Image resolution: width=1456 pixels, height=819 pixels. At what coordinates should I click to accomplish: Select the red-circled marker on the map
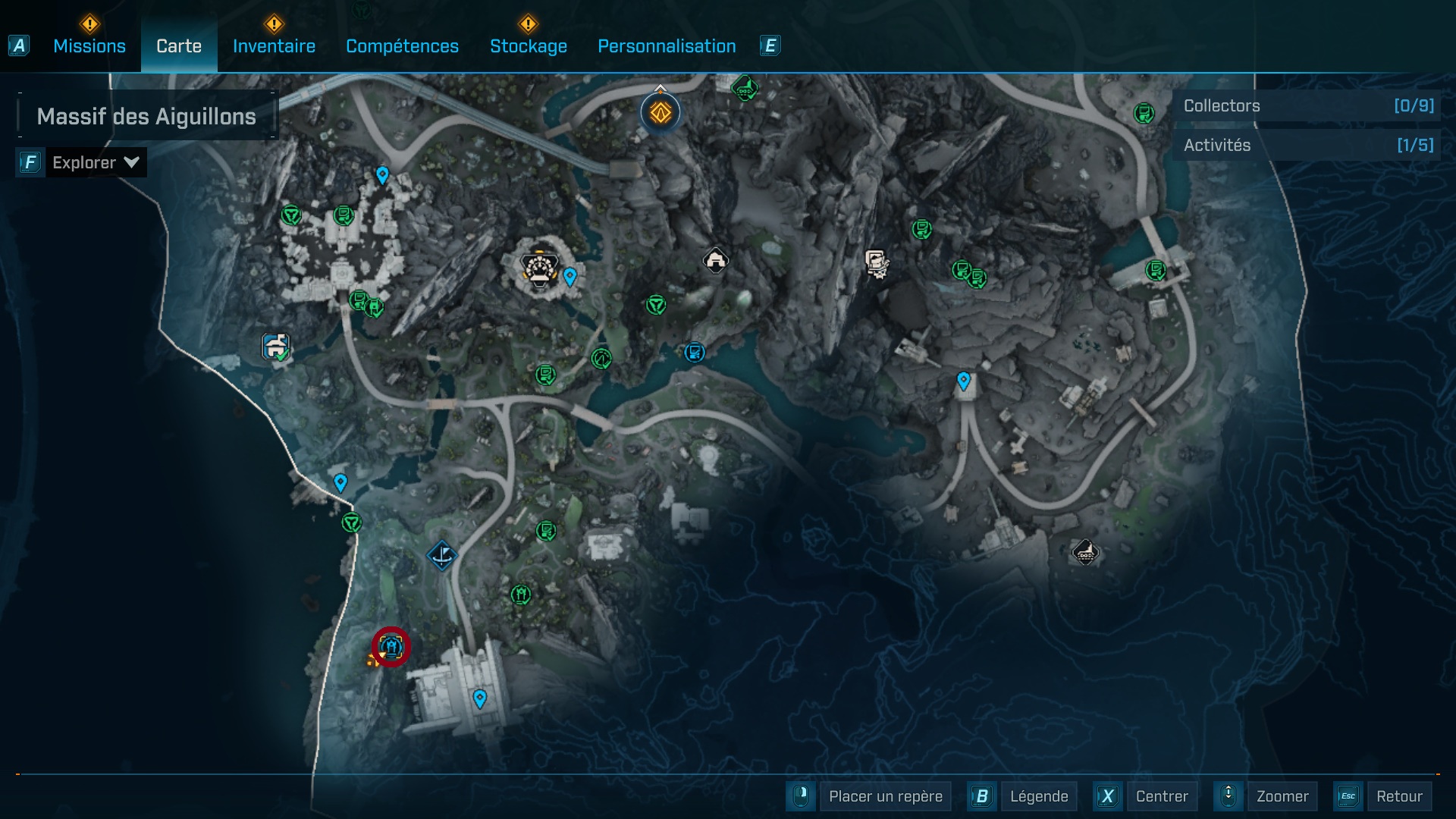pyautogui.click(x=391, y=647)
